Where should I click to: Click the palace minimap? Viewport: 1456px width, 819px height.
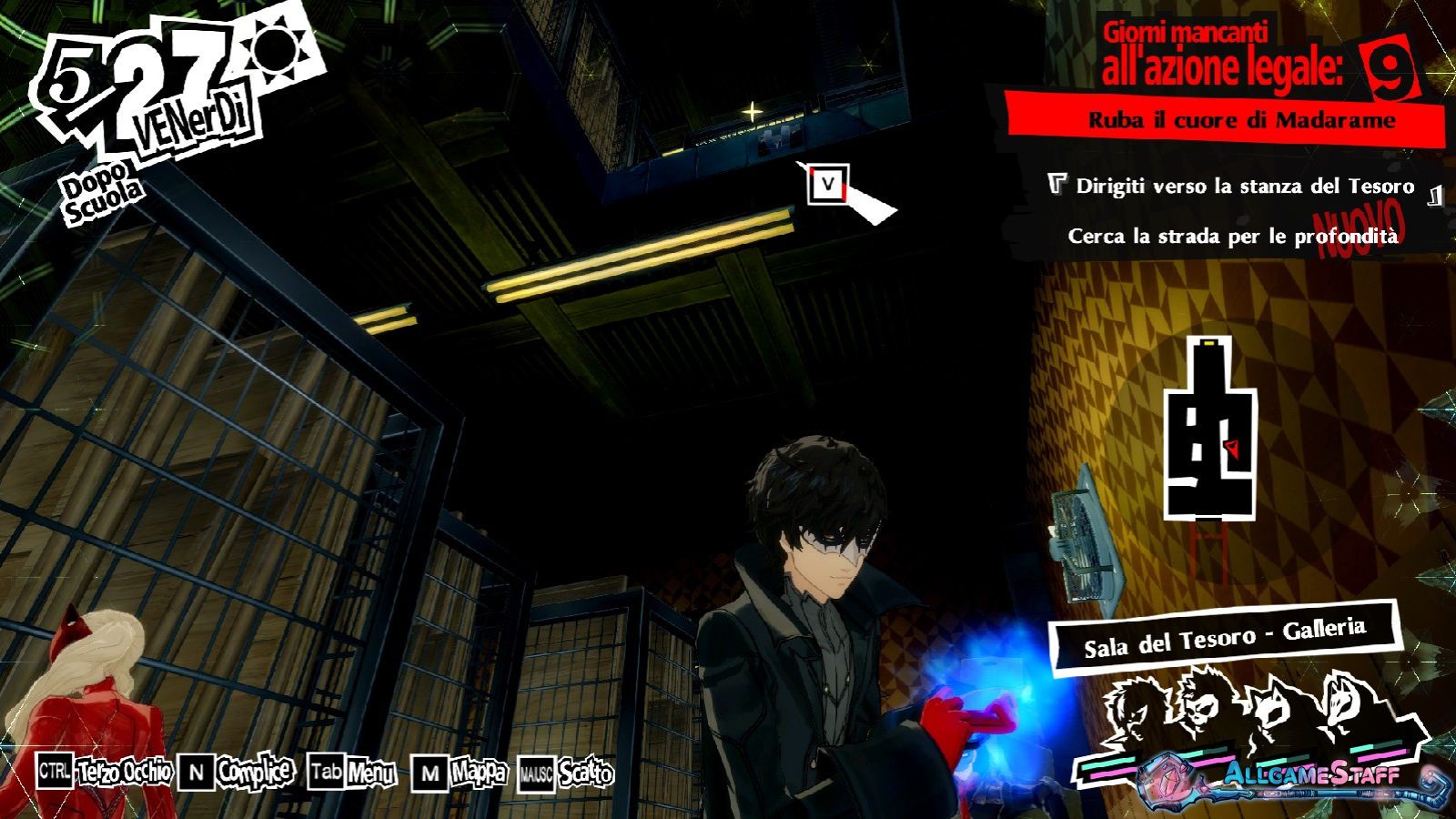pyautogui.click(x=1210, y=428)
